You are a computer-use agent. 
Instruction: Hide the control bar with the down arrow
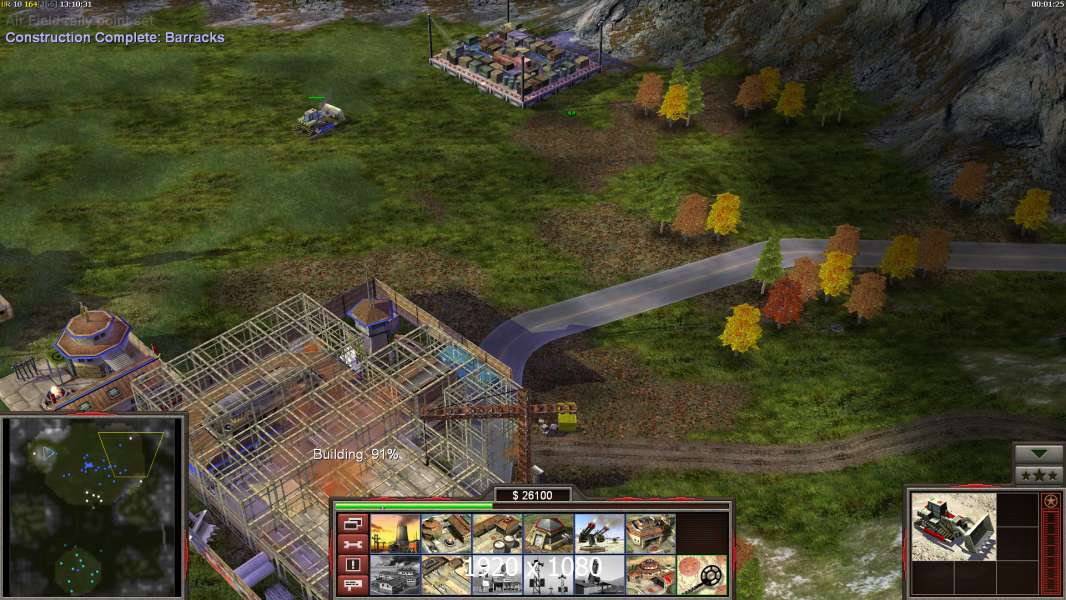[x=1038, y=454]
